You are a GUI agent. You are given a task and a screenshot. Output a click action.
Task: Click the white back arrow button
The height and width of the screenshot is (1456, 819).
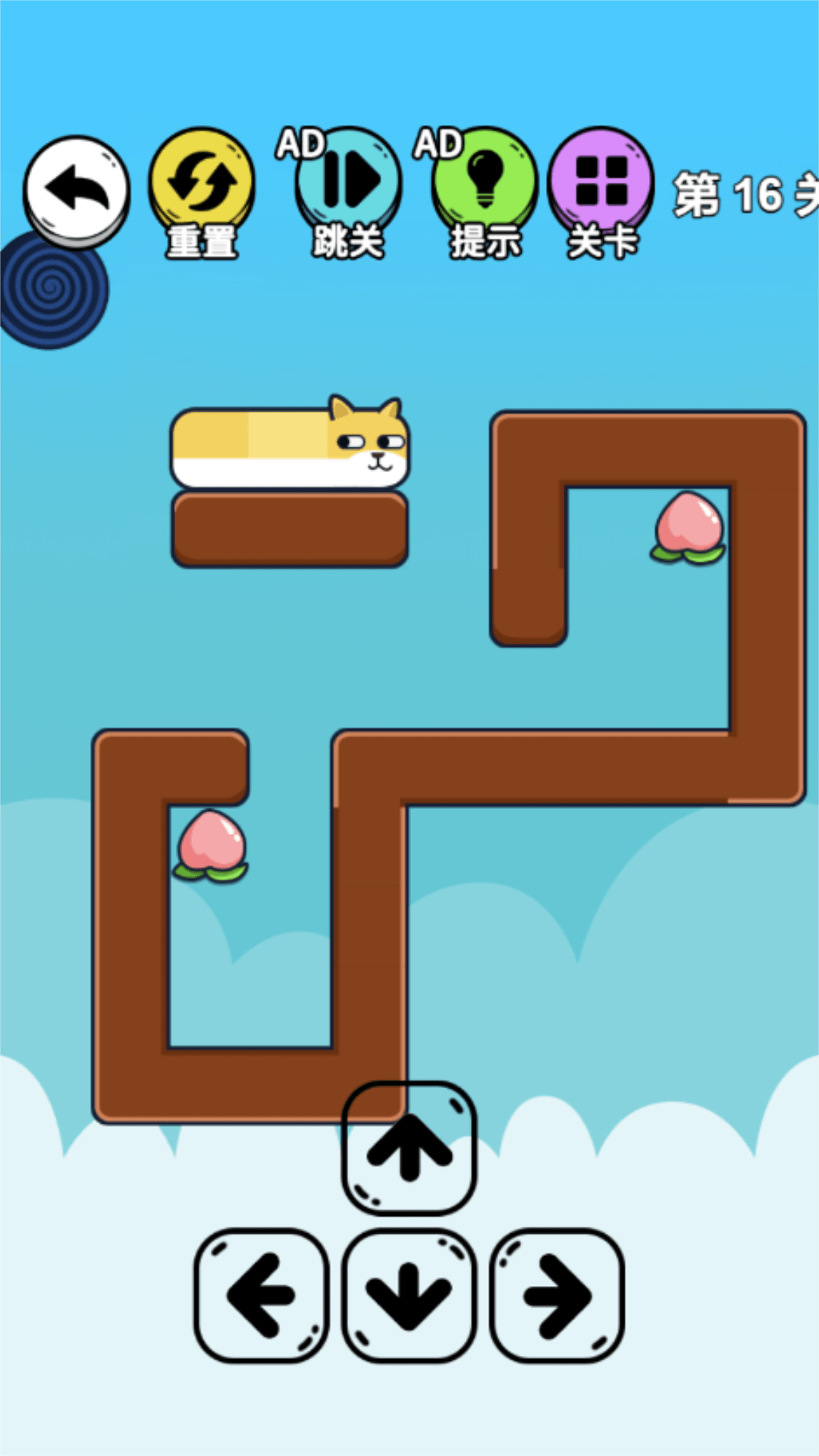click(77, 190)
